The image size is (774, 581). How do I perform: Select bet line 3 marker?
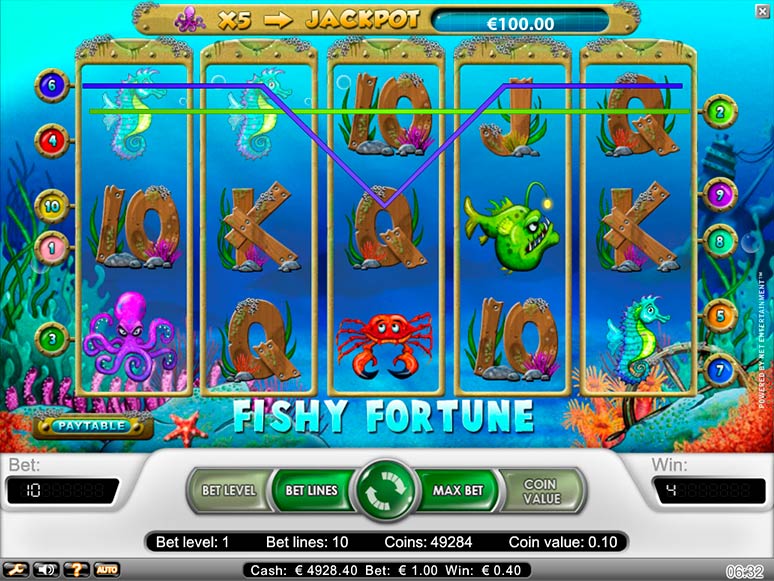coord(51,338)
